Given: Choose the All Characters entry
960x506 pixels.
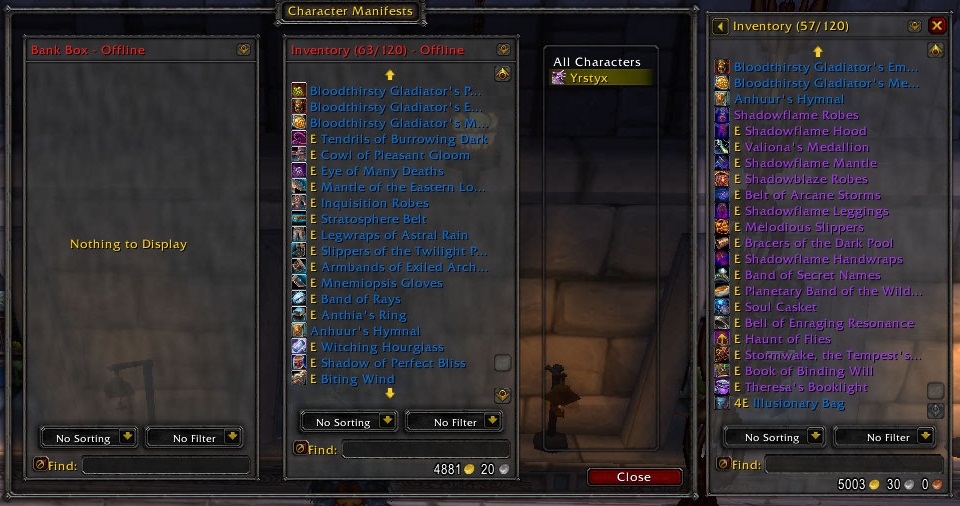Looking at the screenshot, I should point(597,62).
